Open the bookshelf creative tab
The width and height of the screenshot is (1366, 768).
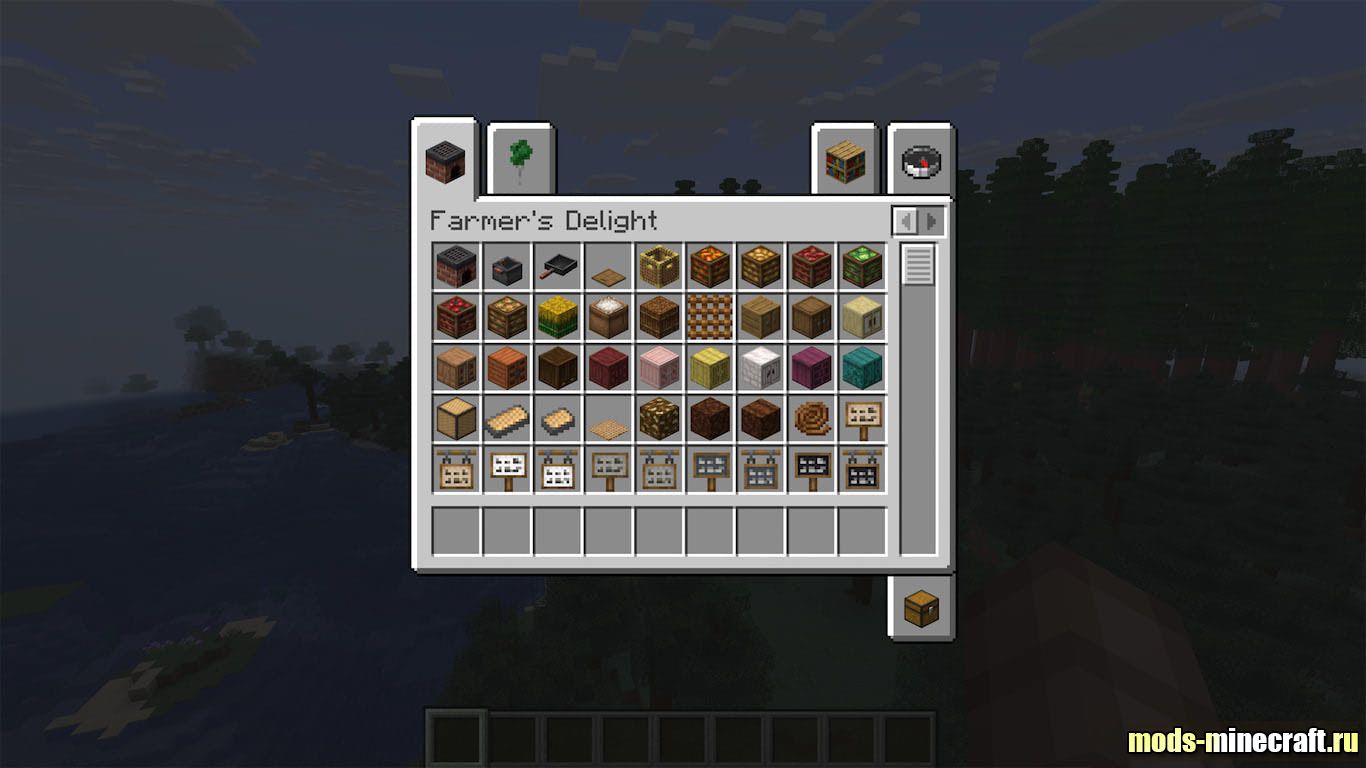(x=844, y=160)
